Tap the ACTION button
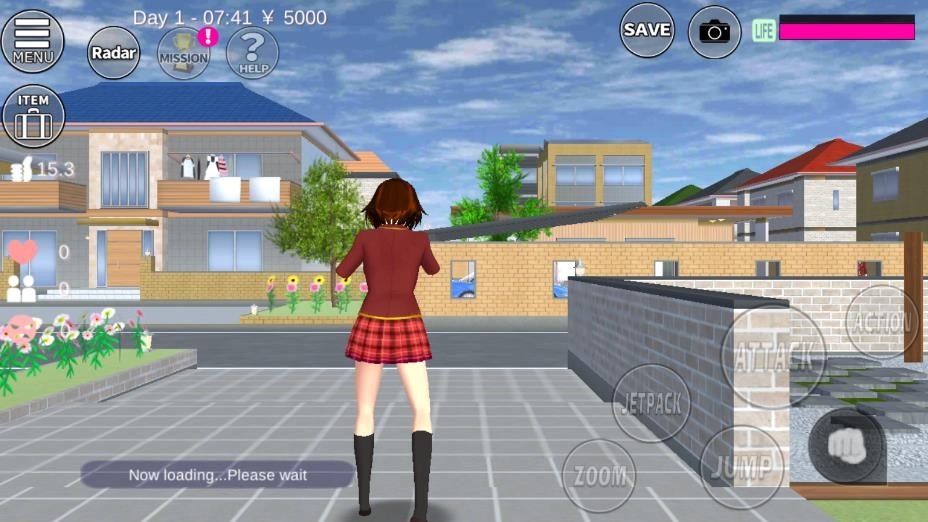Viewport: 928px width, 522px height. 881,322
